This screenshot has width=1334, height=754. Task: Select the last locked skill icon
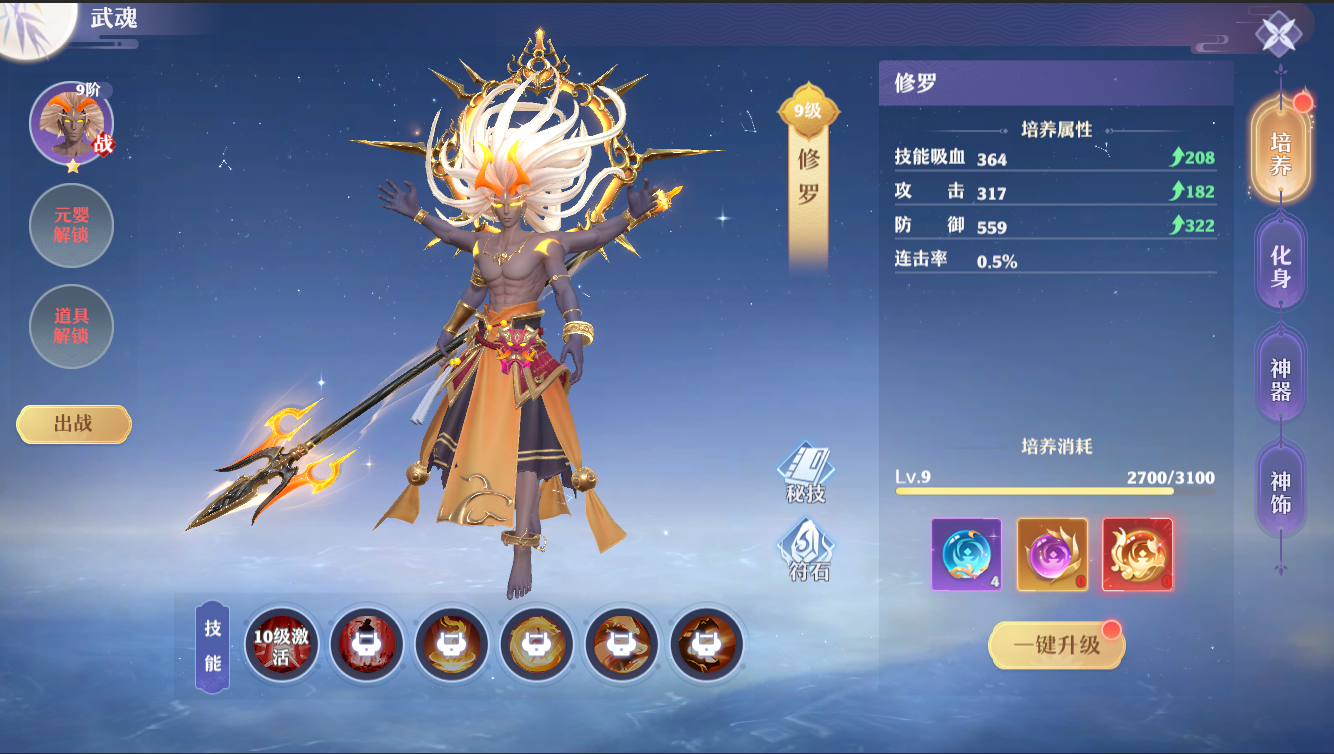coord(706,646)
